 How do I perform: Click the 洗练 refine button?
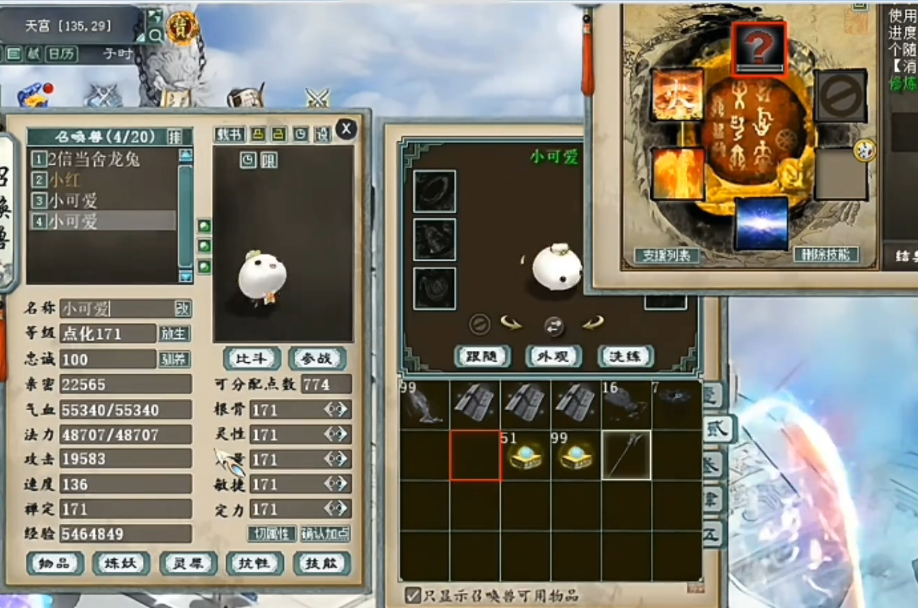626,356
